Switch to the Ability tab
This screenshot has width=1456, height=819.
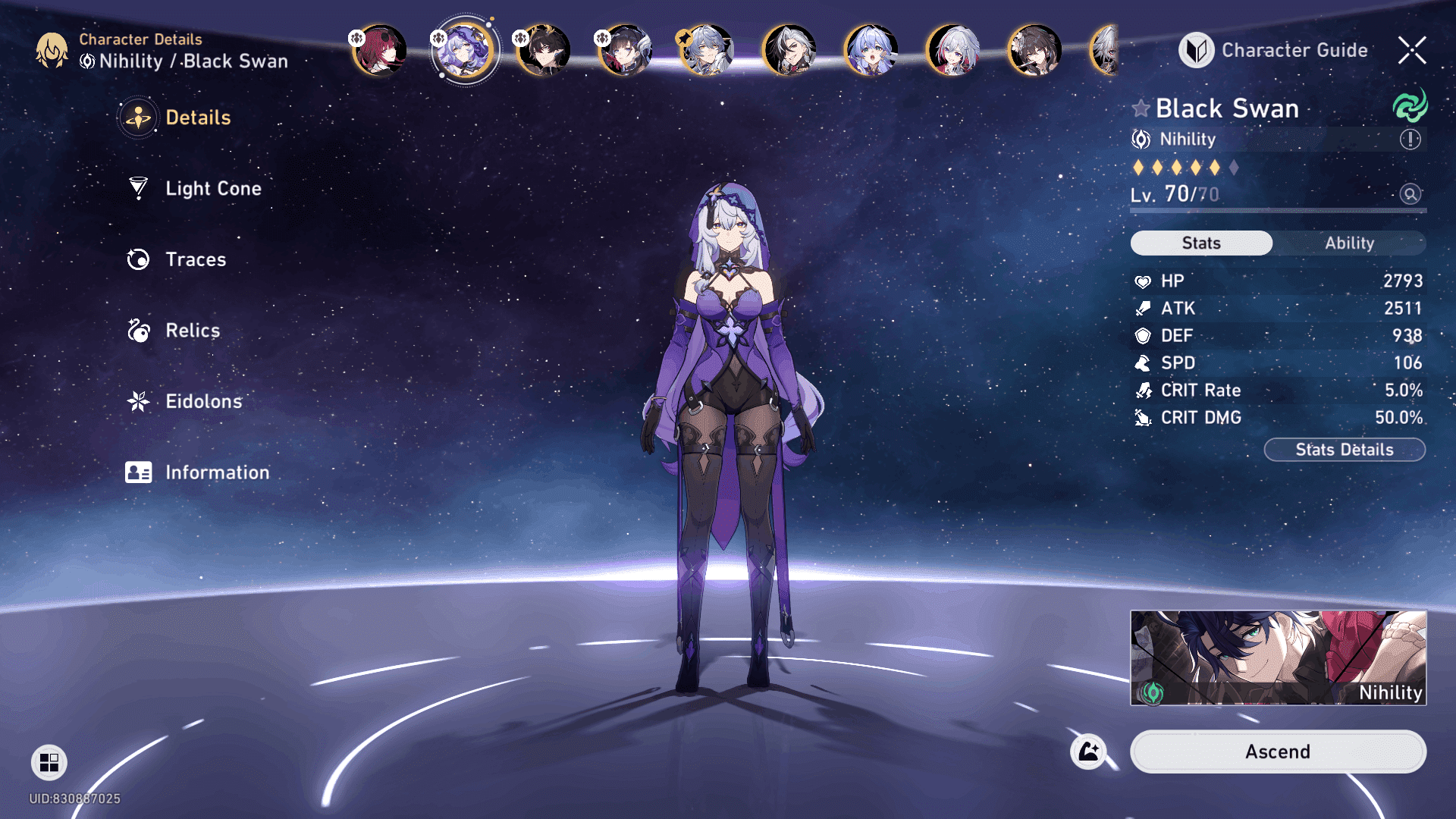1349,243
